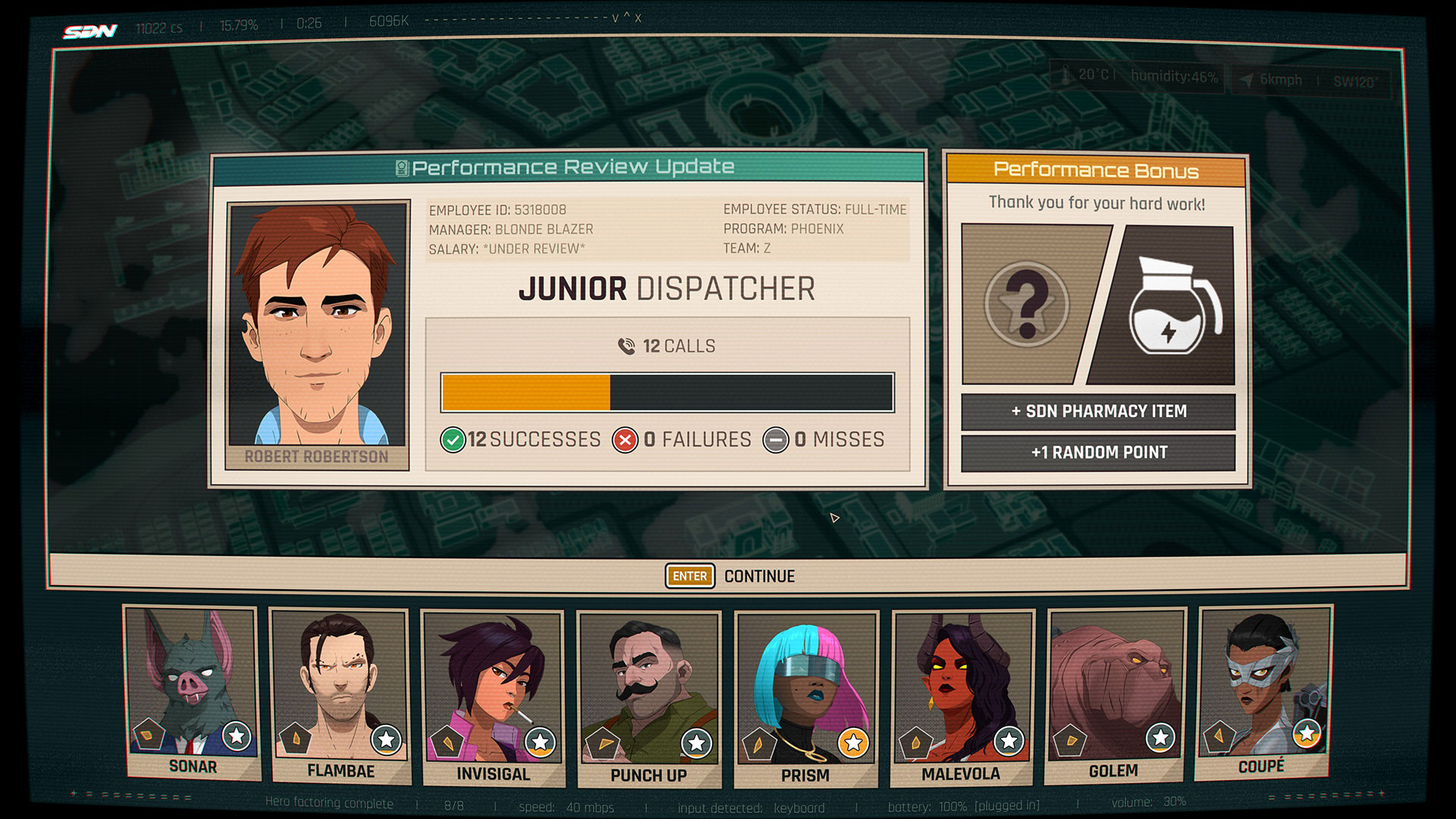This screenshot has height=819, width=1456.
Task: Choose the Flambae hero card
Action: tap(340, 694)
